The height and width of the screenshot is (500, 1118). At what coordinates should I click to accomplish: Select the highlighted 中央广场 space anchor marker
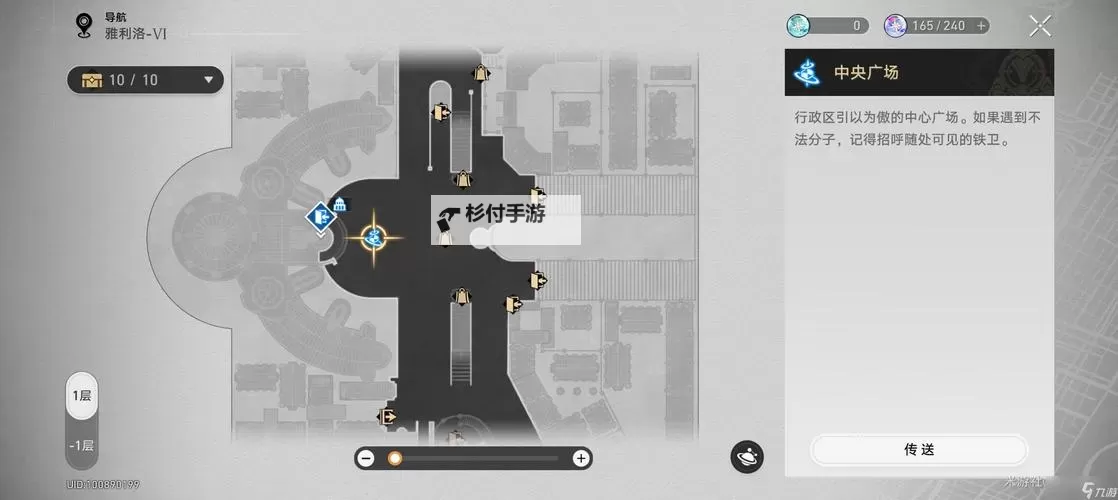click(374, 237)
